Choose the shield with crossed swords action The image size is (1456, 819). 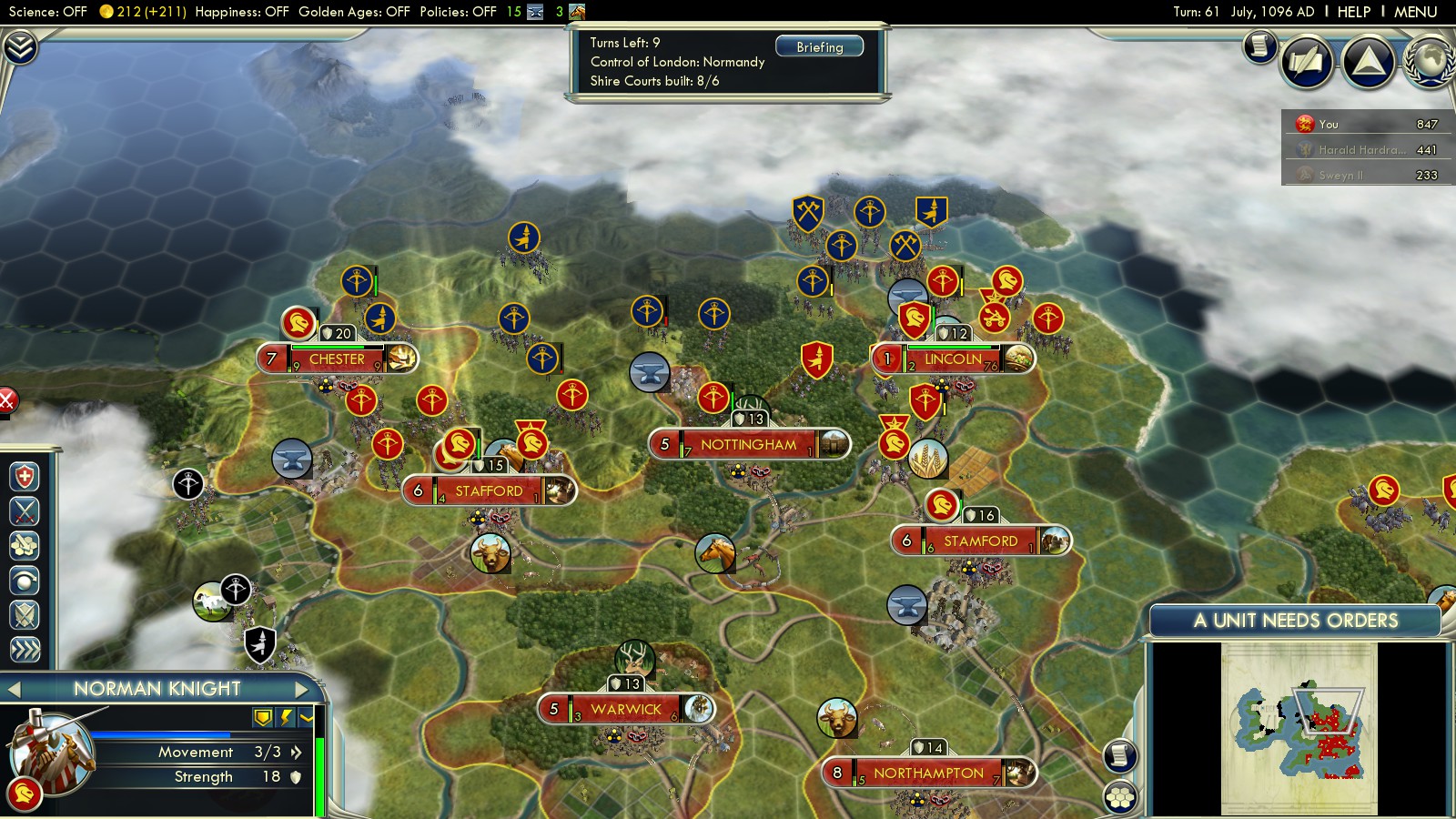click(25, 615)
